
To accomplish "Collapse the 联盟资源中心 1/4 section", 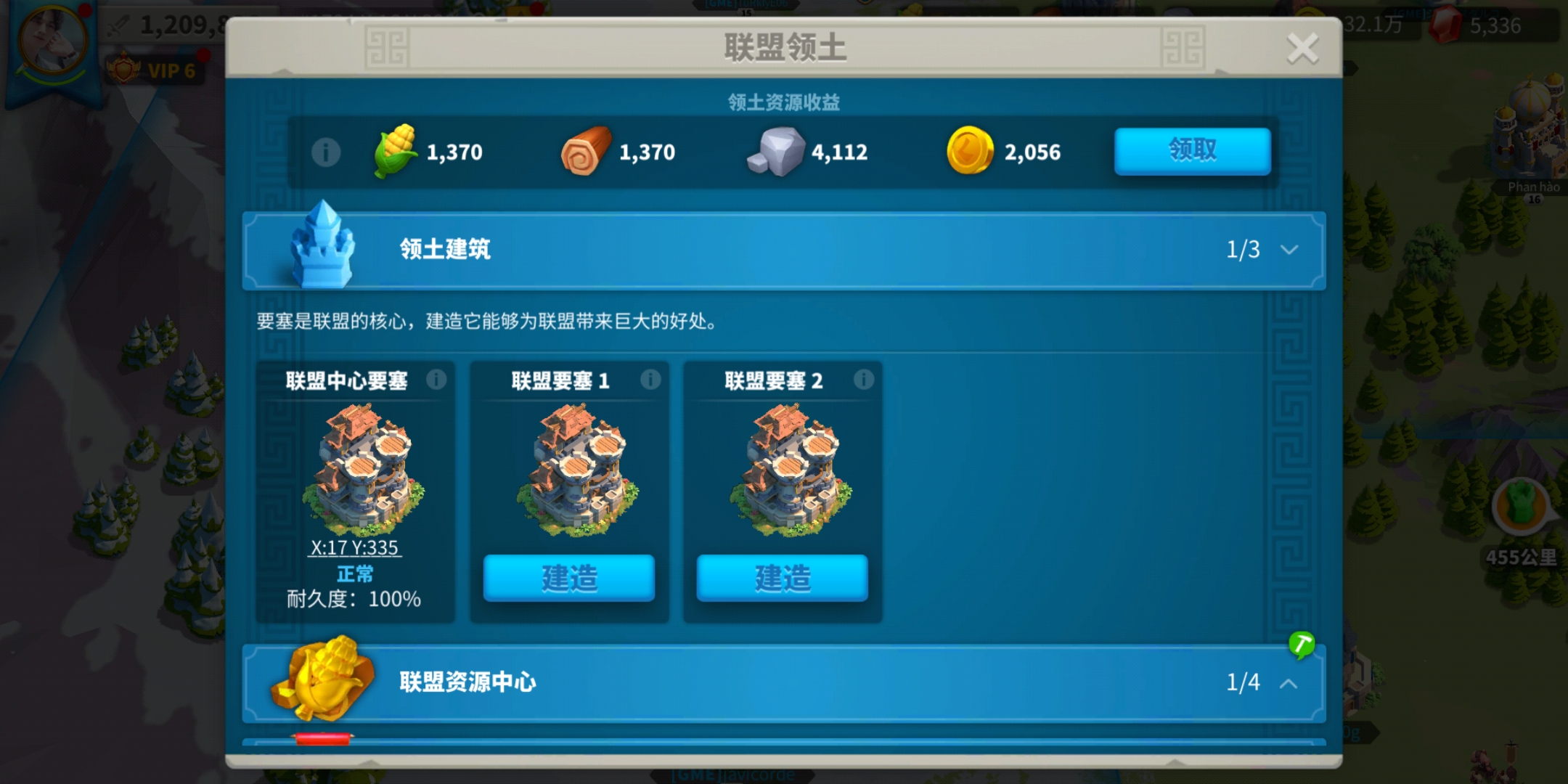I will tap(1289, 683).
